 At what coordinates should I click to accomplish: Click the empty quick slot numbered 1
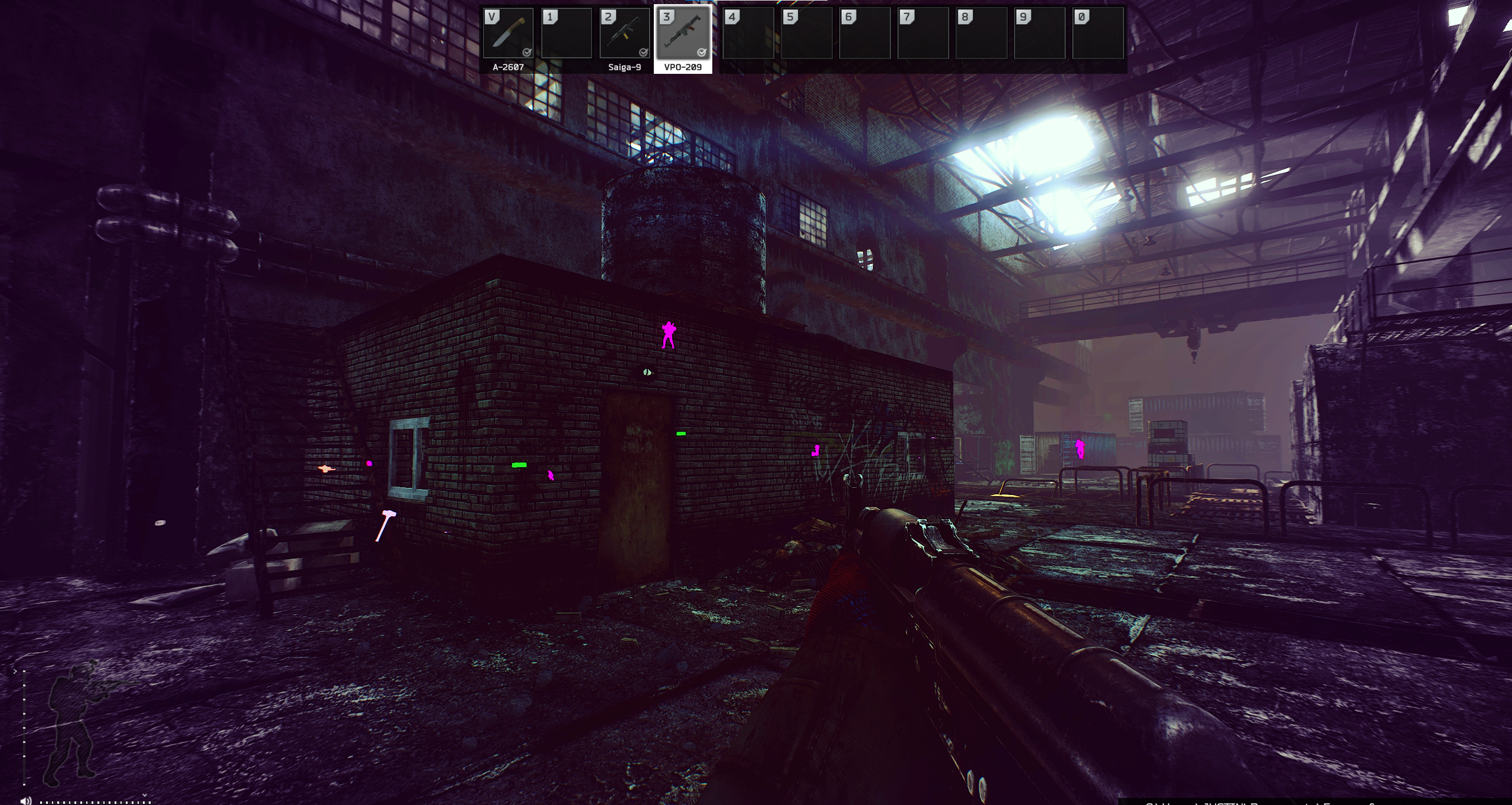coord(566,34)
